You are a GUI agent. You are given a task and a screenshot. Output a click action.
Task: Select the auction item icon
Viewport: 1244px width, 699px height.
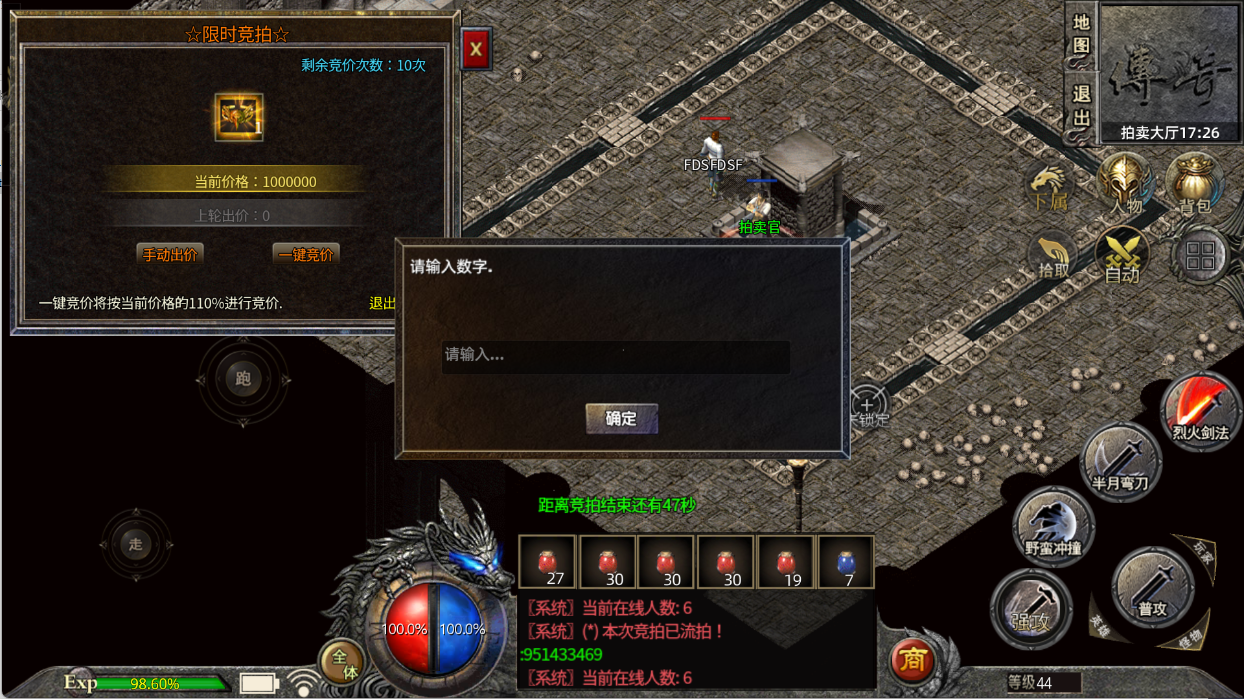pyautogui.click(x=239, y=117)
